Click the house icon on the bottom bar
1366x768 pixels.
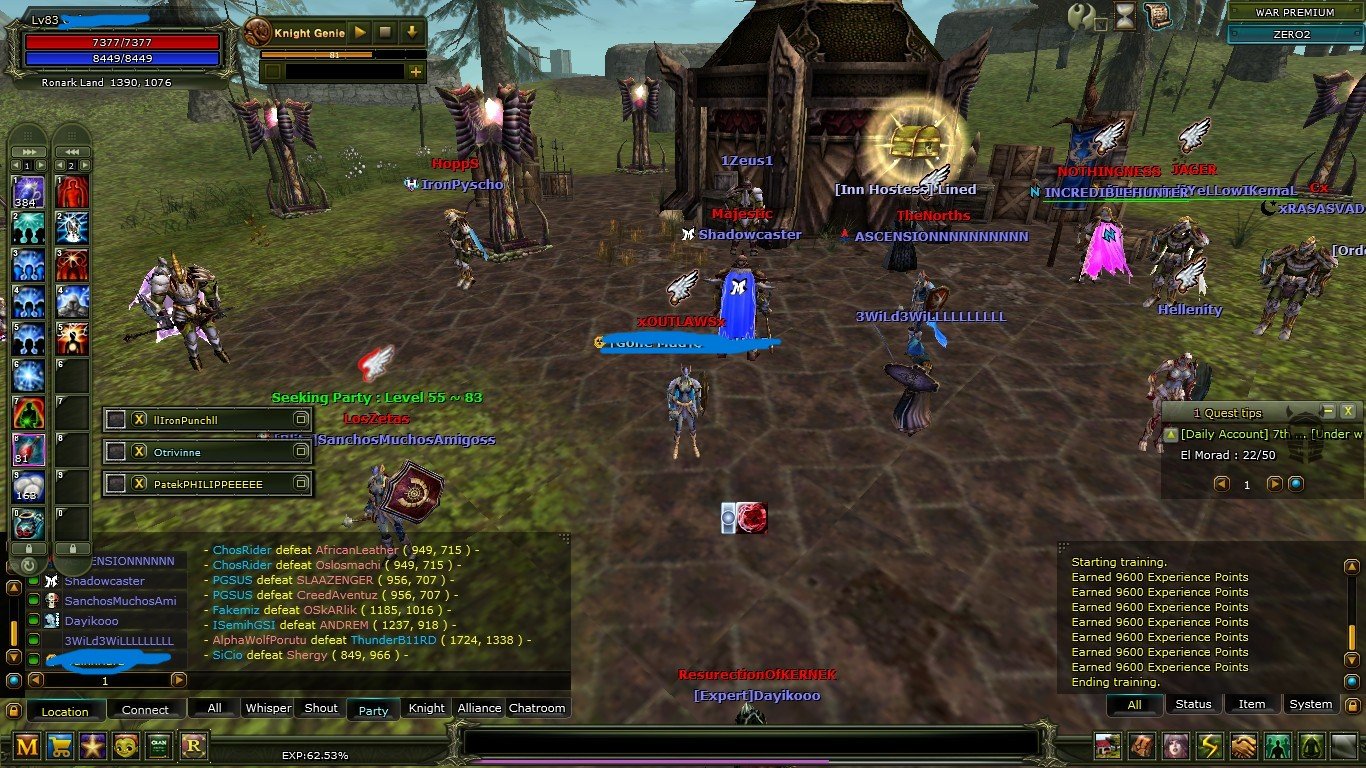click(1107, 745)
